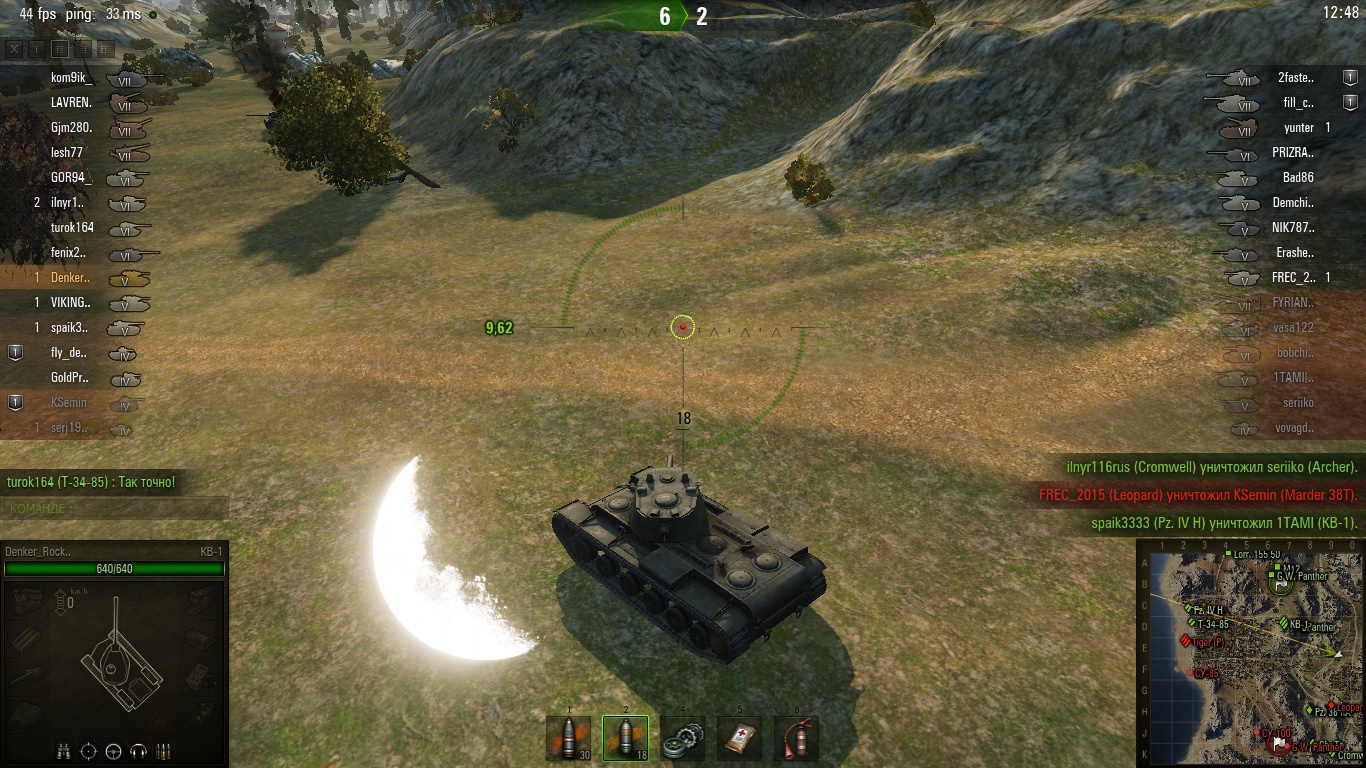
Task: Select player turok164 in the team list
Action: pos(72,228)
